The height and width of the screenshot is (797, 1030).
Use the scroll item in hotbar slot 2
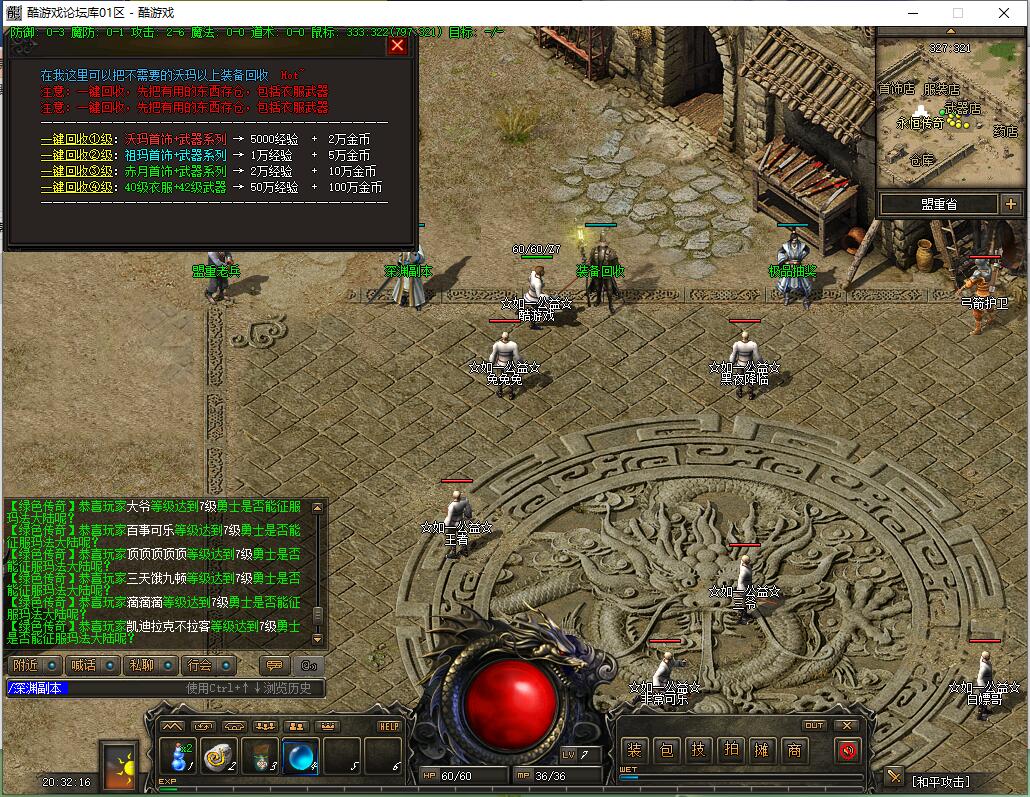[x=219, y=756]
